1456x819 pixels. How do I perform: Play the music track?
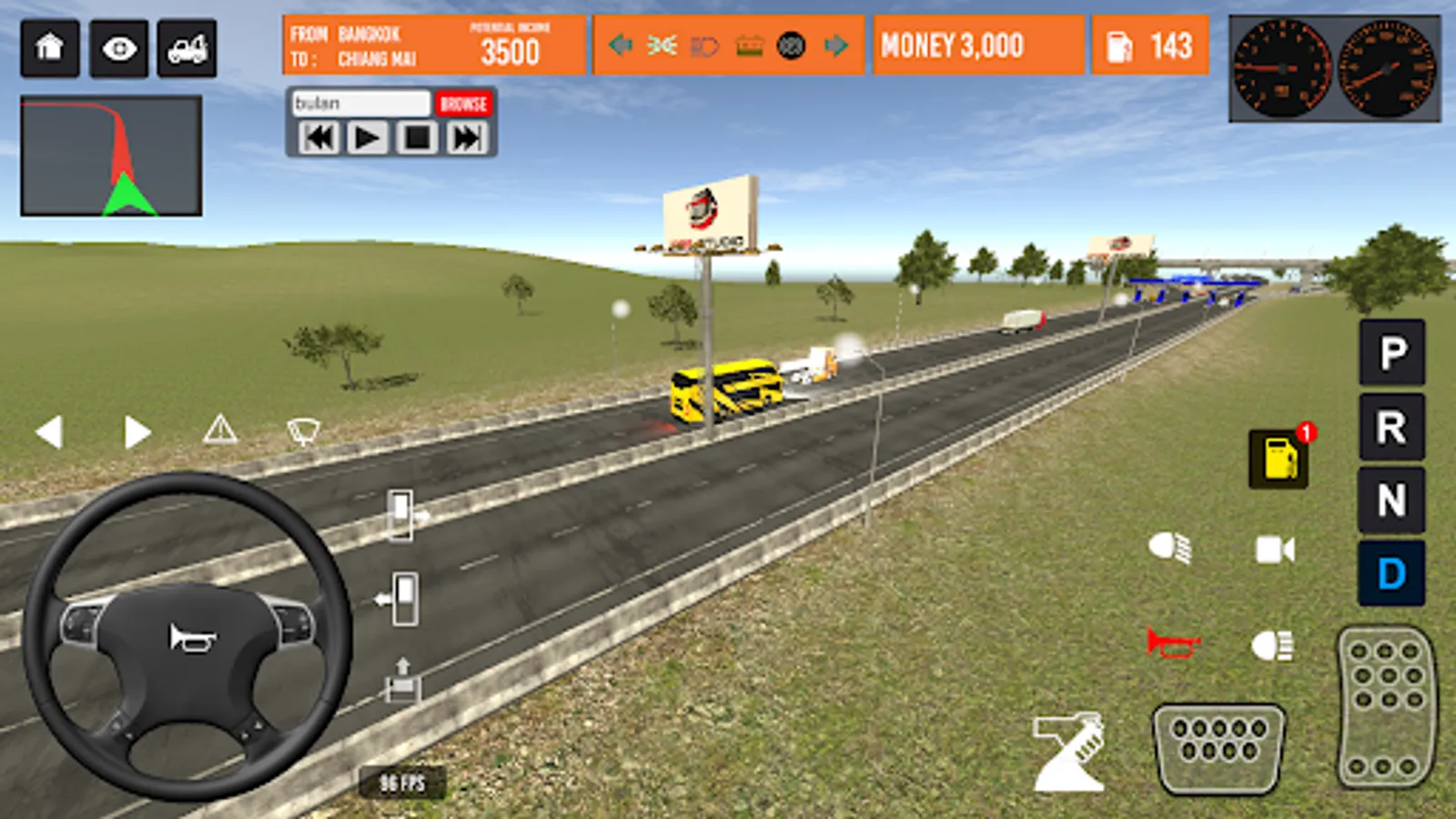pyautogui.click(x=367, y=138)
